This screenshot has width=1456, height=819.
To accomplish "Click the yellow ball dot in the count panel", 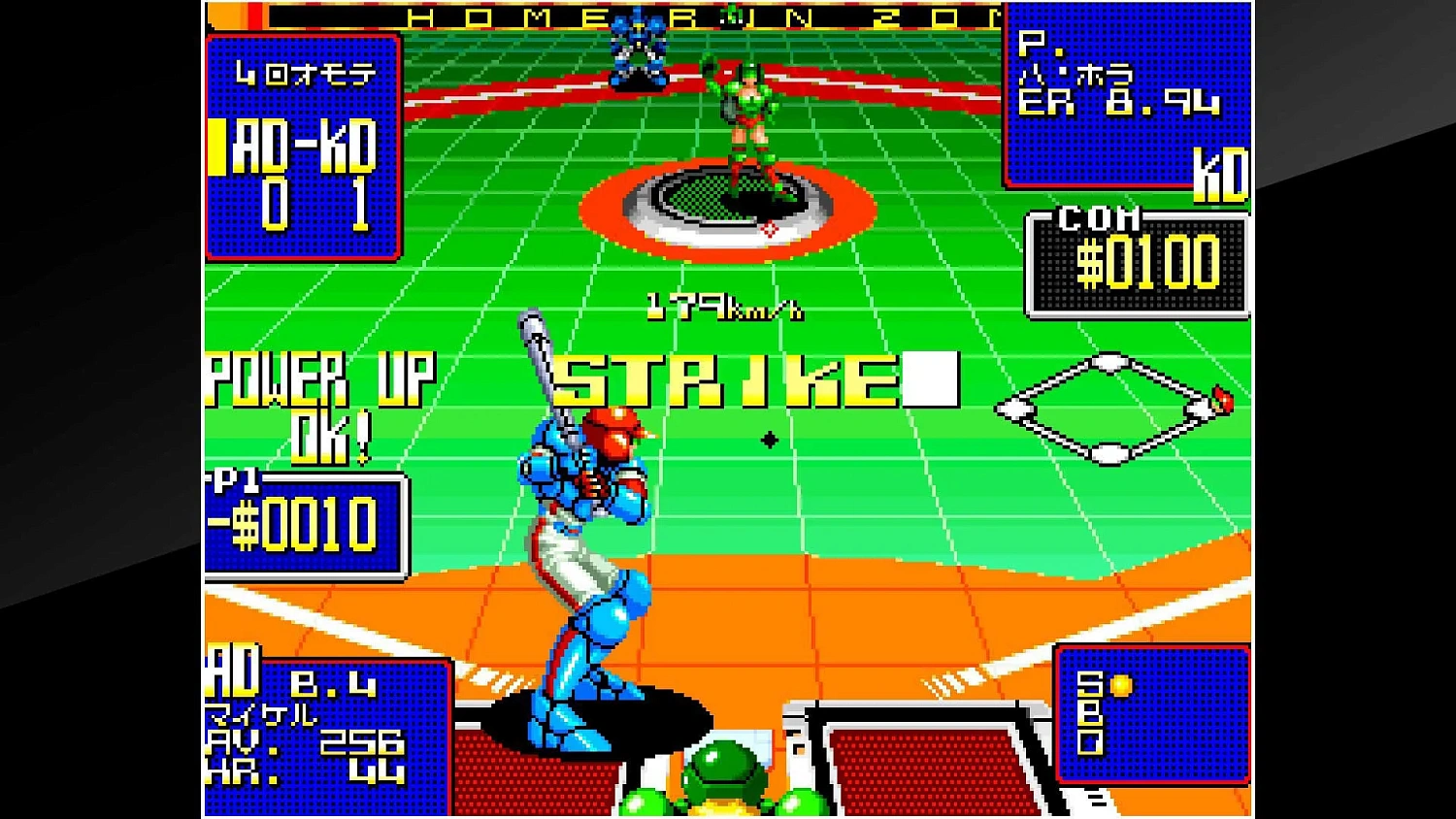I will click(x=1121, y=686).
